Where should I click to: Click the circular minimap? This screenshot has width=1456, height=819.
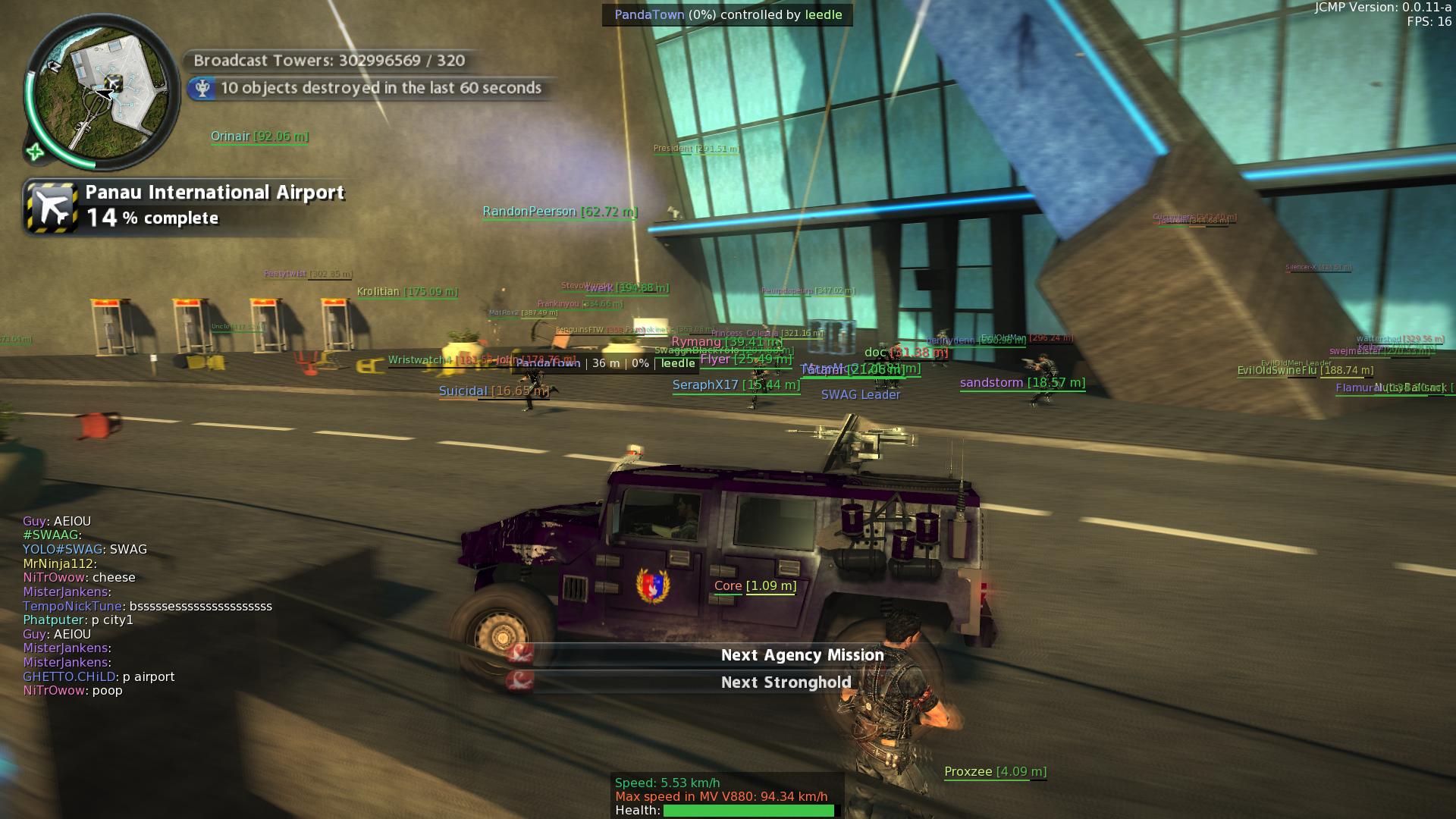[x=101, y=92]
